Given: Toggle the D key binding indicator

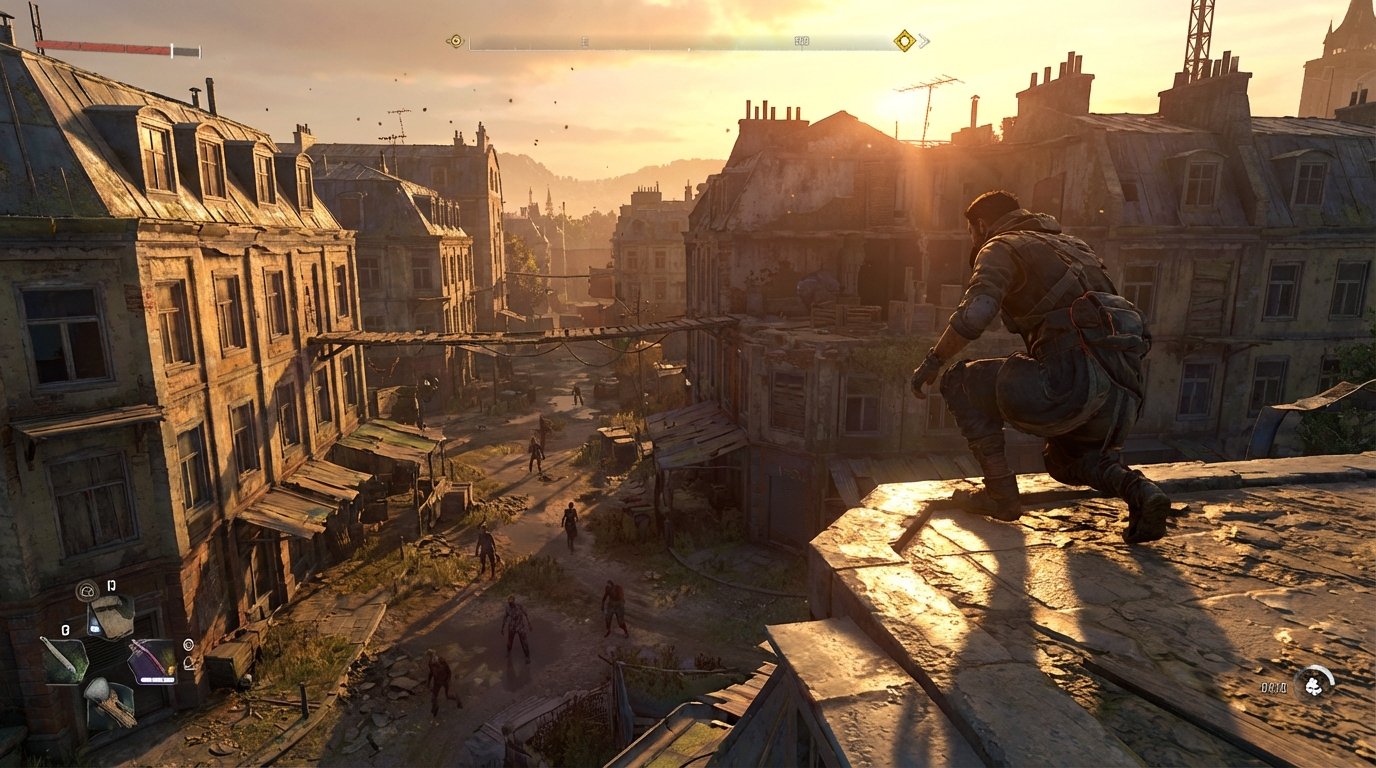Looking at the screenshot, I should (111, 585).
